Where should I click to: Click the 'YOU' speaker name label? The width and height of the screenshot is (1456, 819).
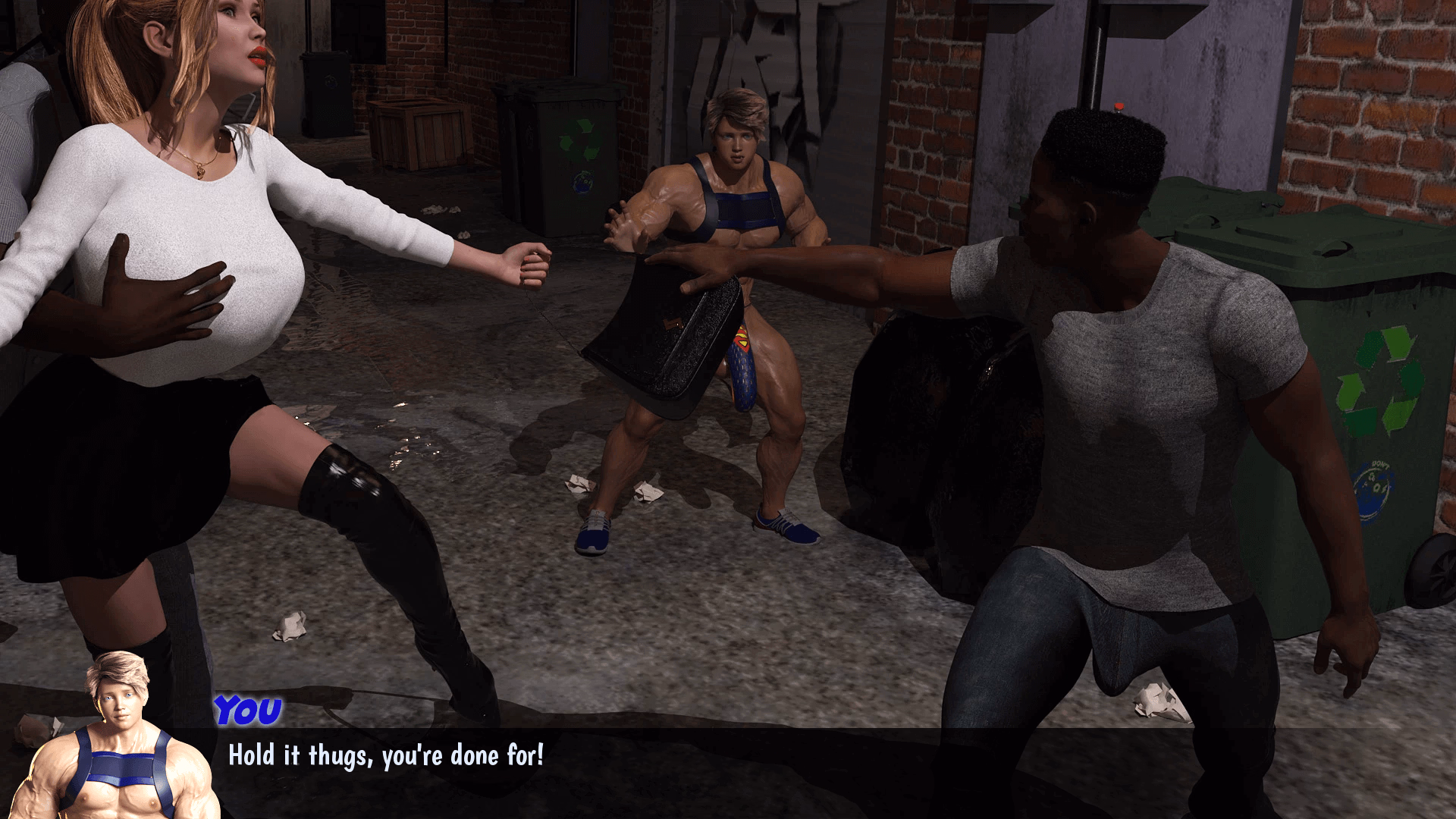point(246,709)
